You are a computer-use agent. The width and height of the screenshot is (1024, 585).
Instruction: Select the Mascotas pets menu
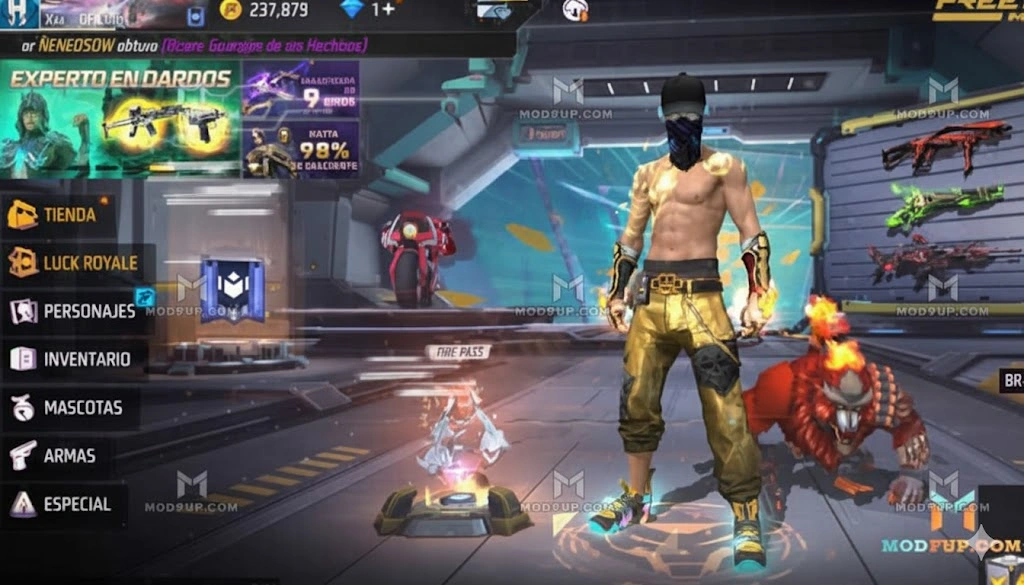click(68, 408)
